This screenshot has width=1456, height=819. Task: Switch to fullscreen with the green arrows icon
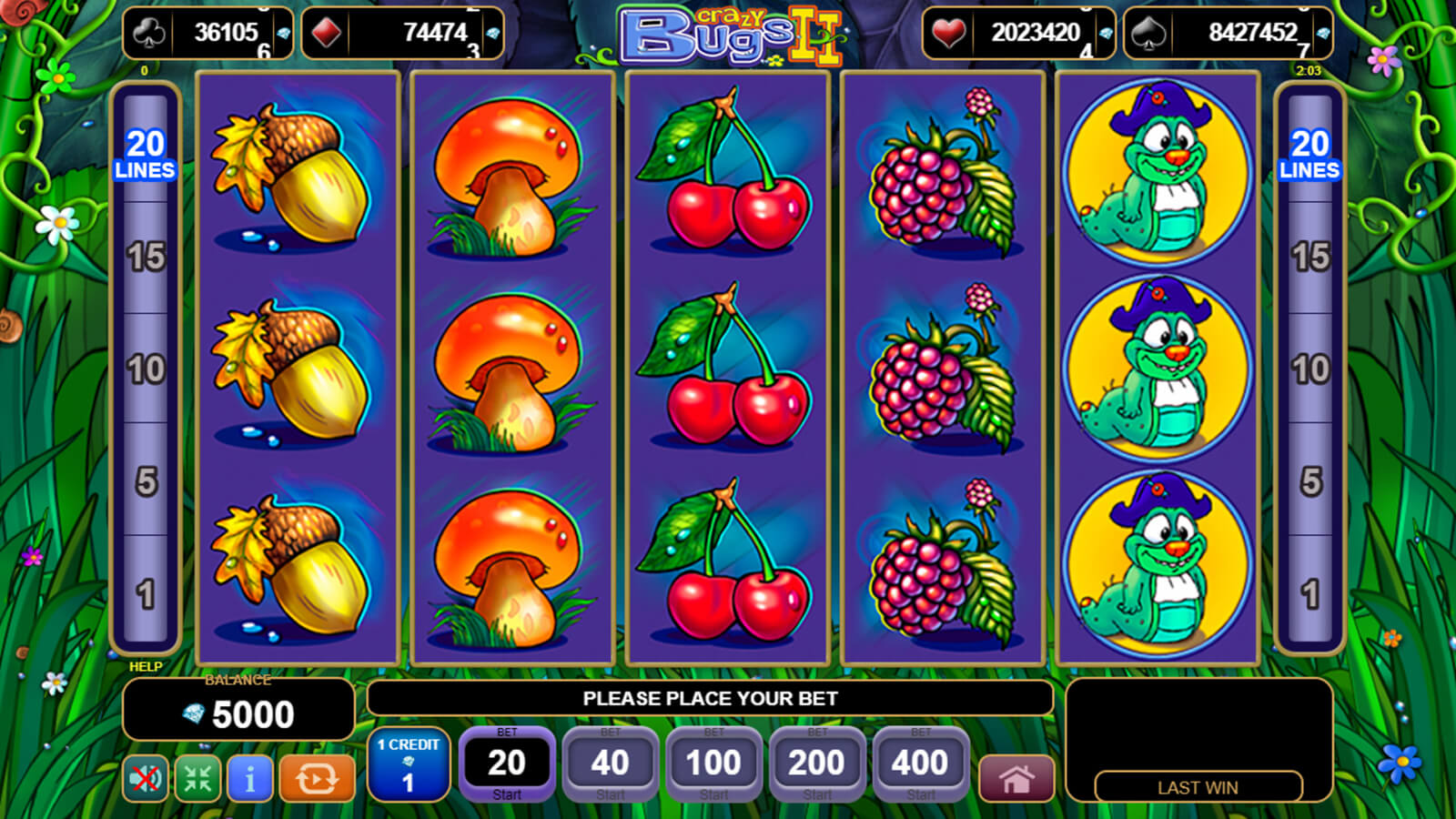pos(197,778)
